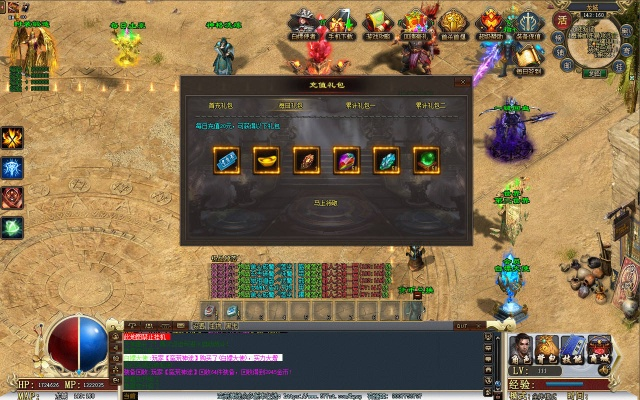The image size is (640, 400).
Task: Close the 充值礼包 recharge gift window
Action: [x=462, y=83]
